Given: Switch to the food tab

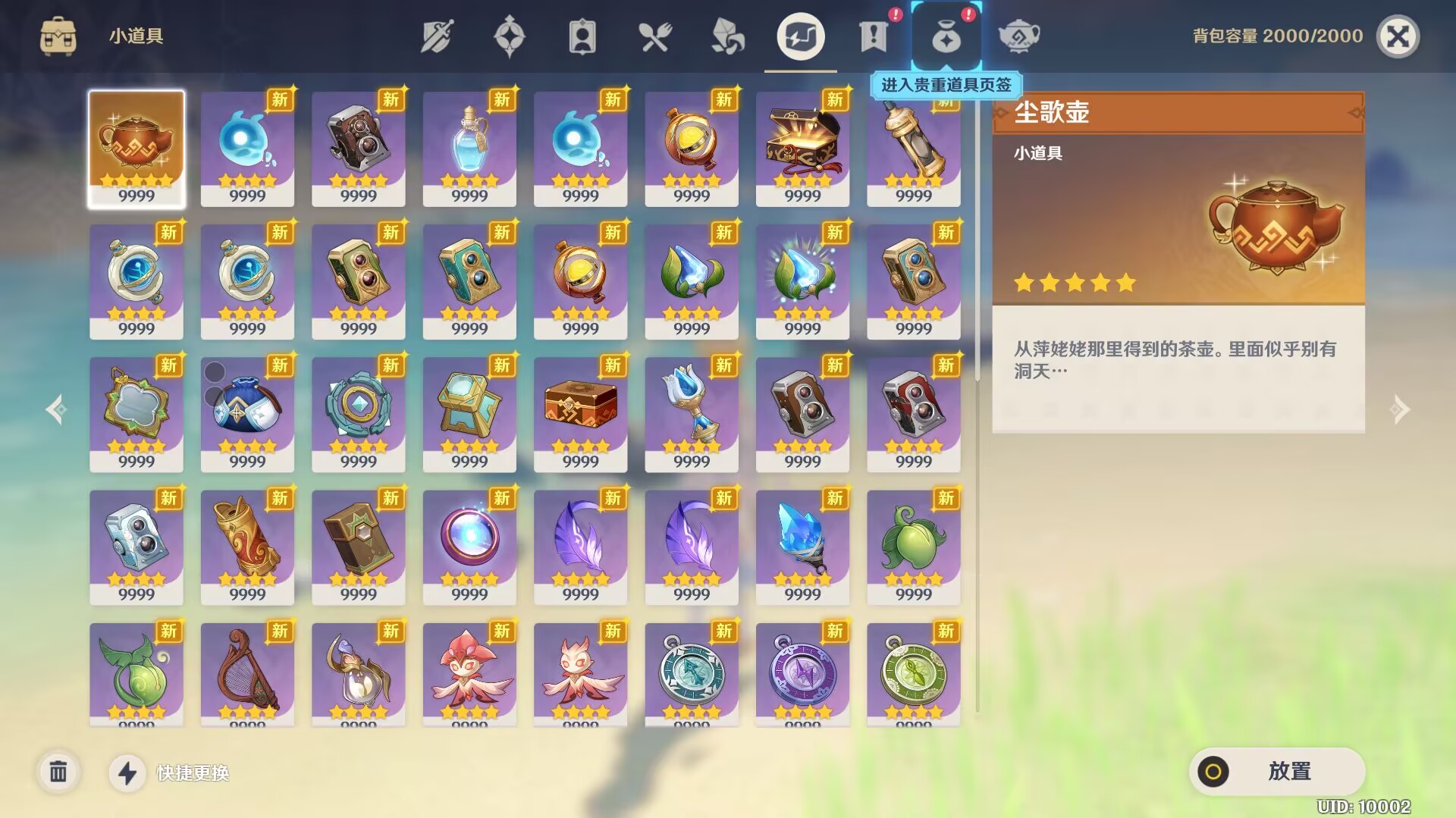Looking at the screenshot, I should click(x=654, y=36).
